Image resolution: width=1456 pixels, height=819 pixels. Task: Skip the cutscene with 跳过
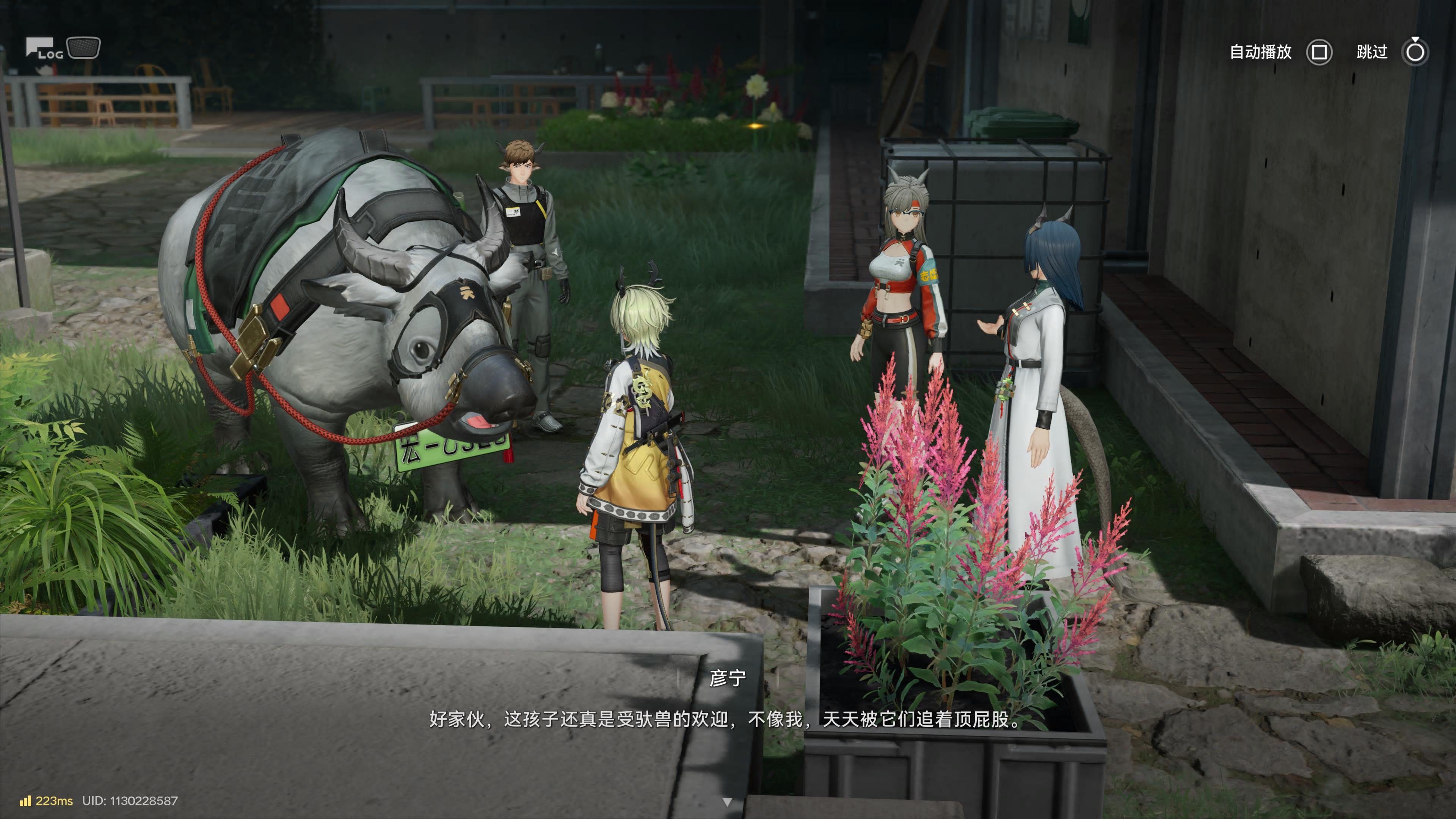pos(1415,53)
